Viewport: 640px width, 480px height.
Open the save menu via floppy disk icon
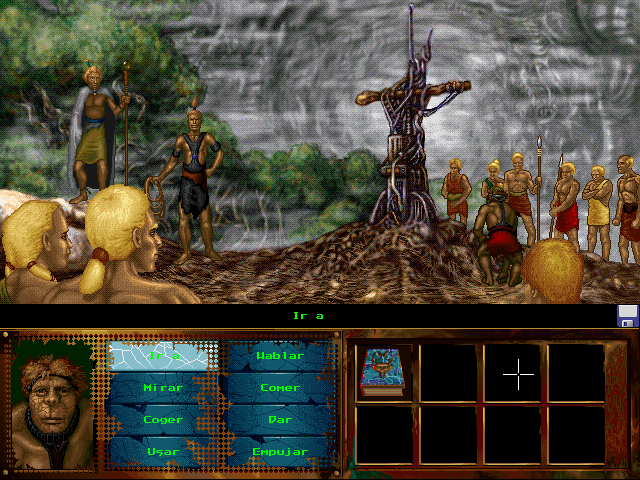pyautogui.click(x=628, y=317)
